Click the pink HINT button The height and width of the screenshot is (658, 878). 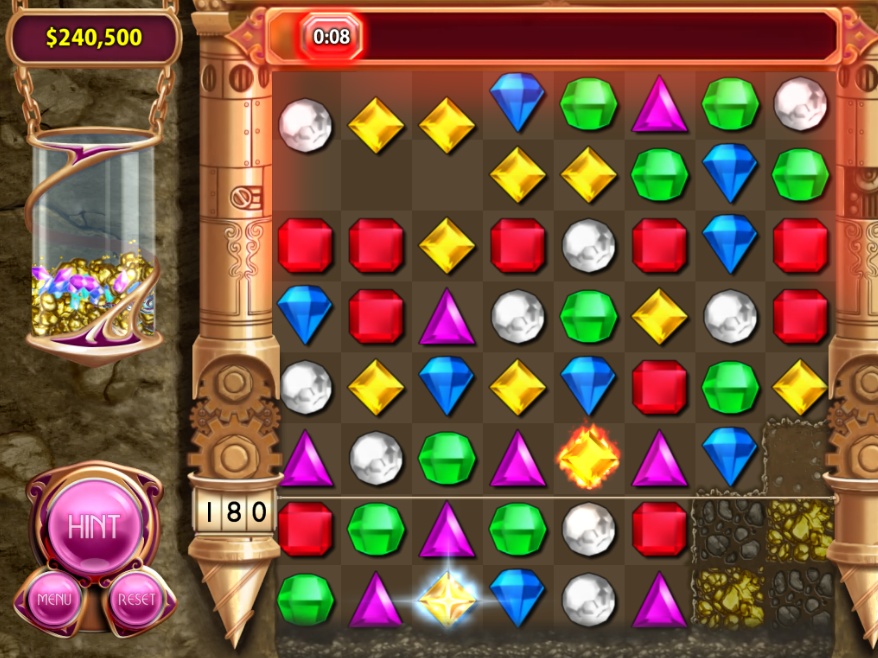93,526
